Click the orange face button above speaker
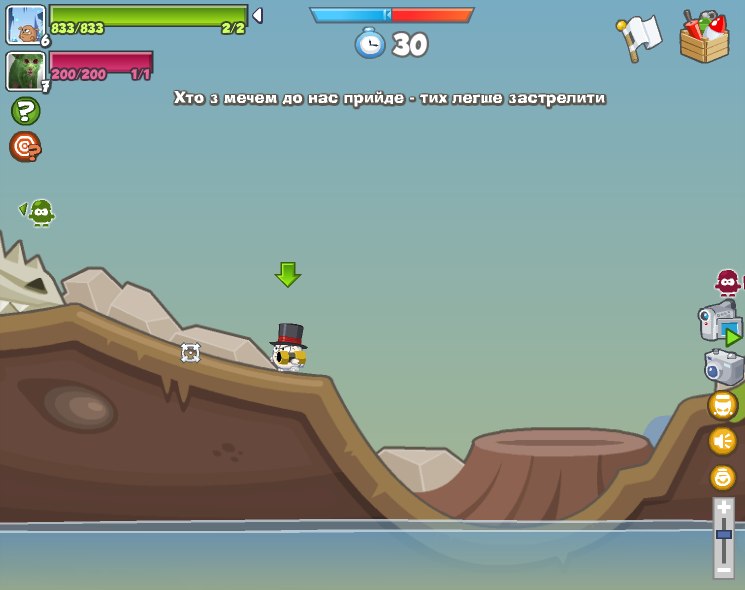The height and width of the screenshot is (590, 745). pyautogui.click(x=723, y=405)
